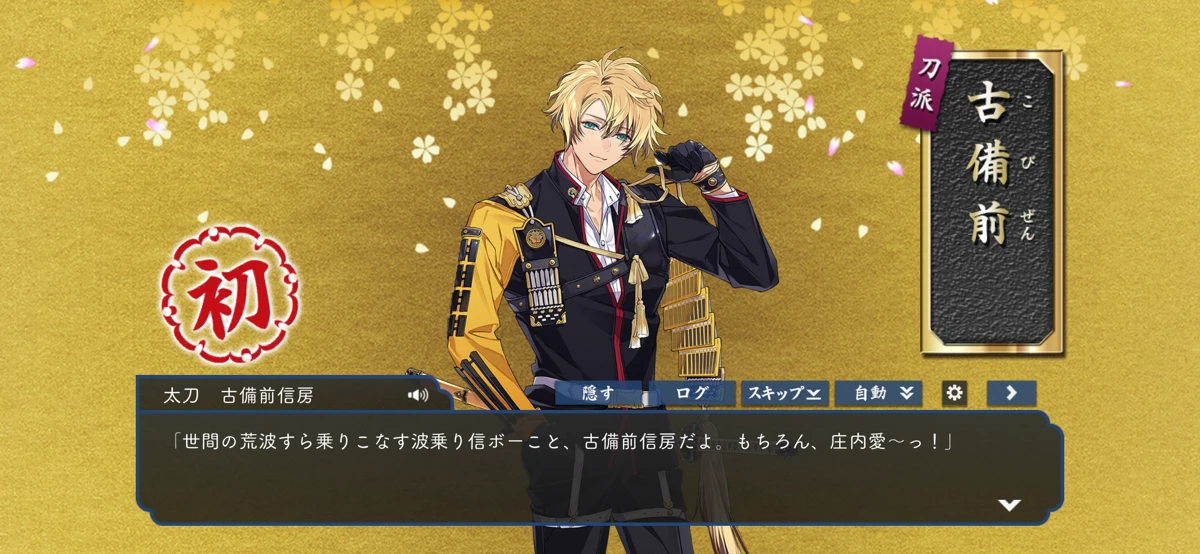
Task: Open the gear settings menu
Action: [x=955, y=393]
